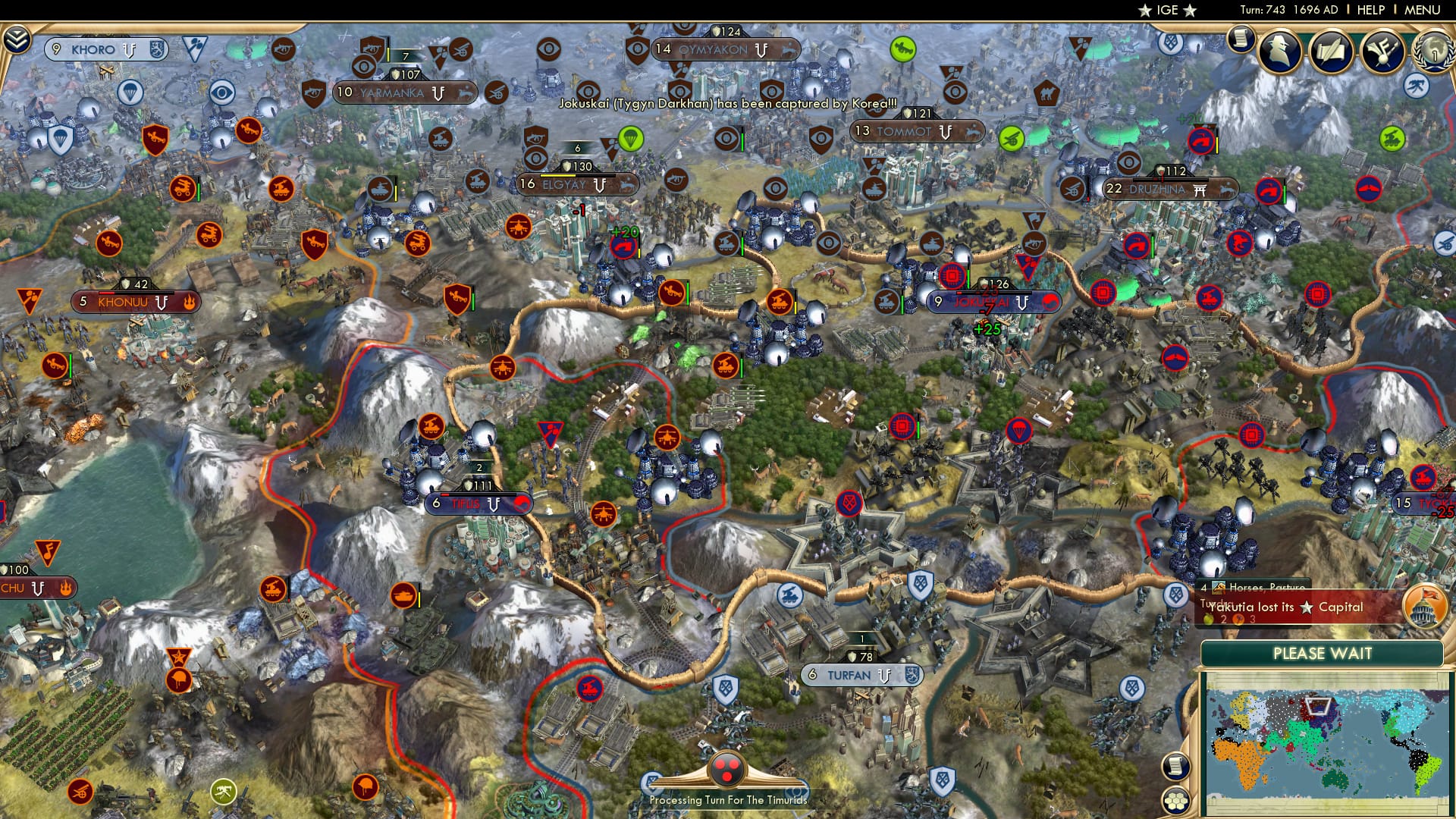Image resolution: width=1456 pixels, height=819 pixels.
Task: Click the scroll notification icon beside the minimap
Action: click(1176, 767)
